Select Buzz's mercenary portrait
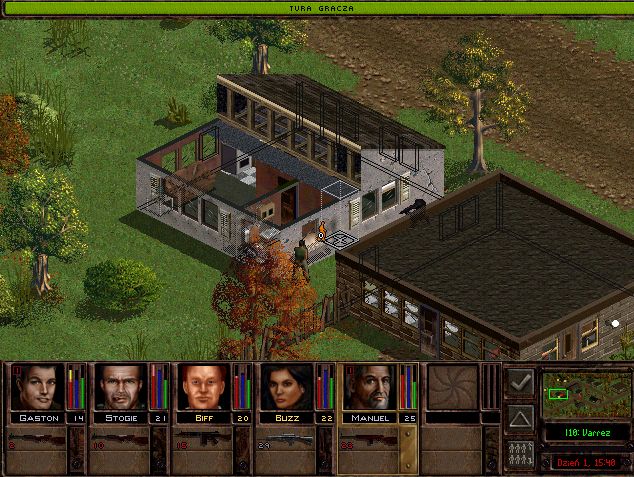Viewport: 634px width, 477px height. pos(287,387)
